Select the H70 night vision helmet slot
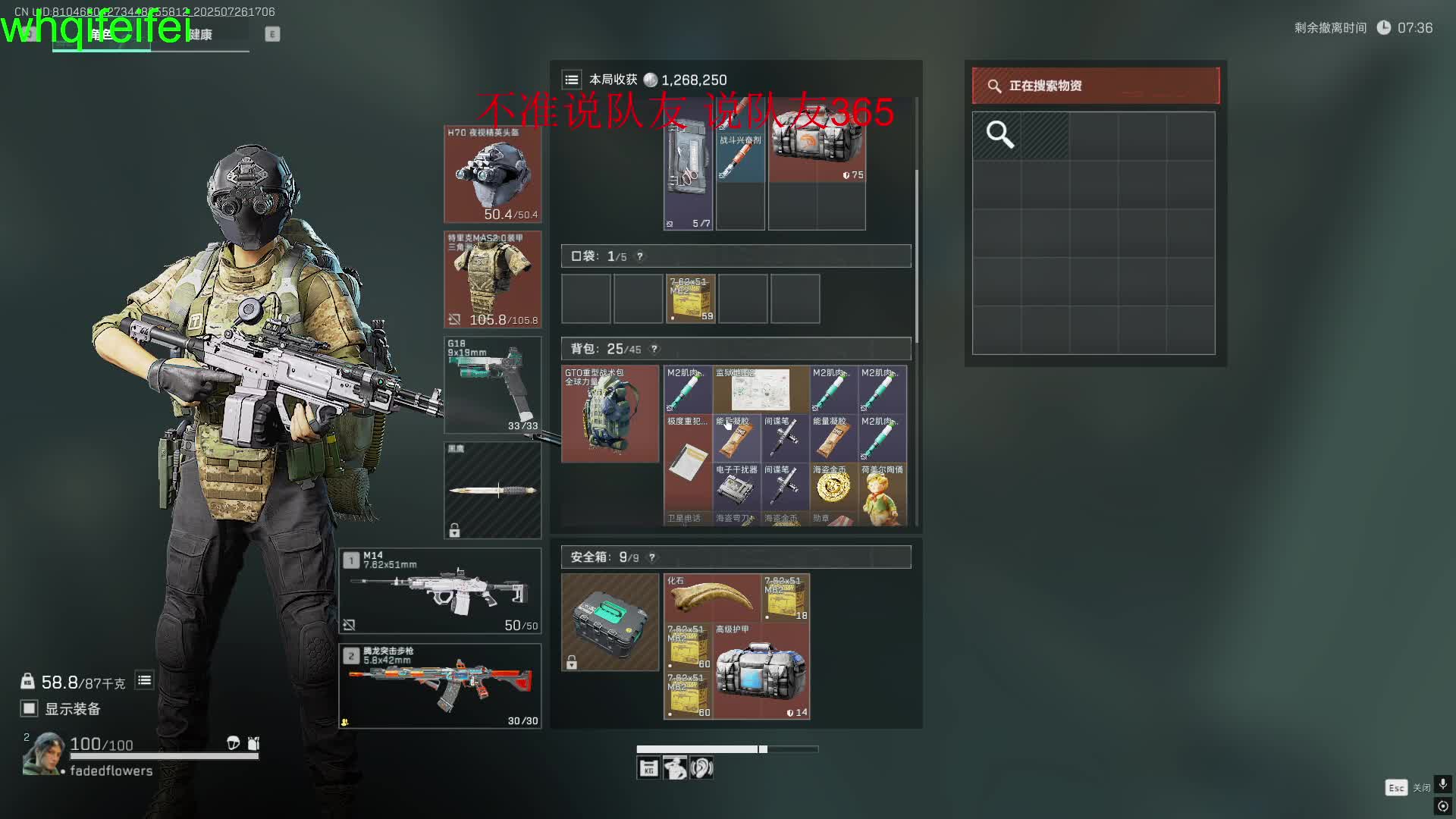 [492, 174]
